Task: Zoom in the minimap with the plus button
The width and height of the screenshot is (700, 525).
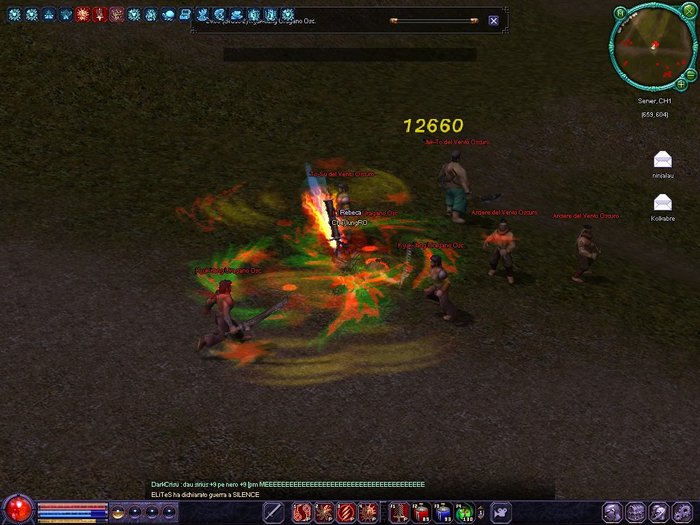Action: pos(680,85)
